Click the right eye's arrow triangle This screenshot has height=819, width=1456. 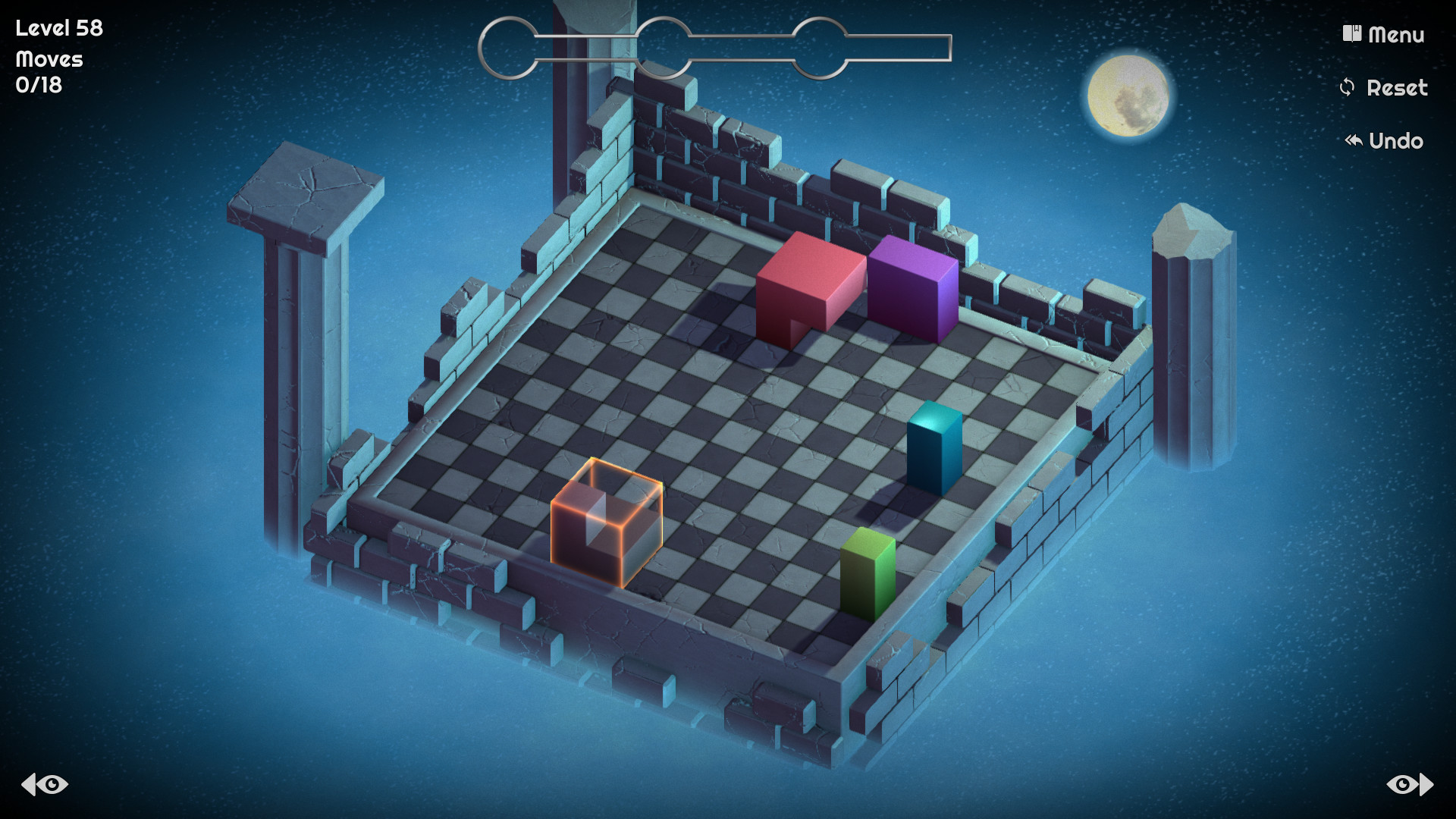[x=1424, y=785]
